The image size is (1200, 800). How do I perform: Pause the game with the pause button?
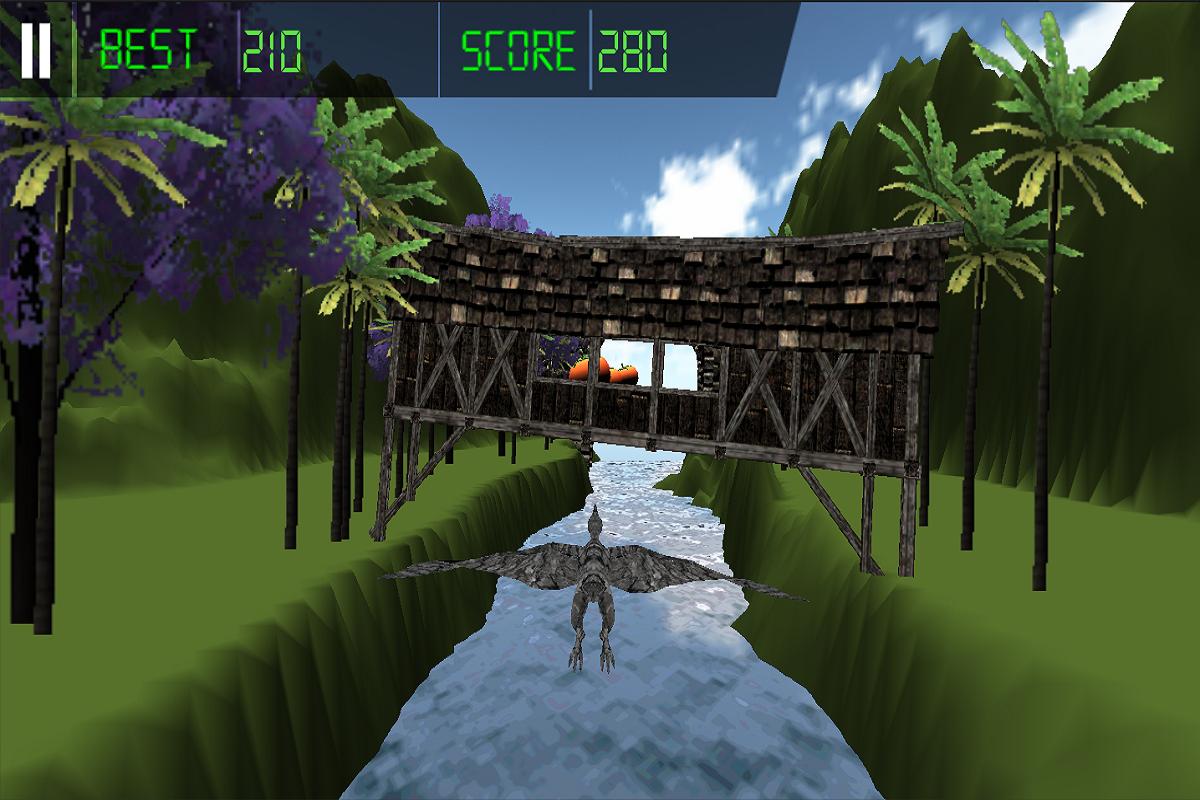pyautogui.click(x=36, y=50)
